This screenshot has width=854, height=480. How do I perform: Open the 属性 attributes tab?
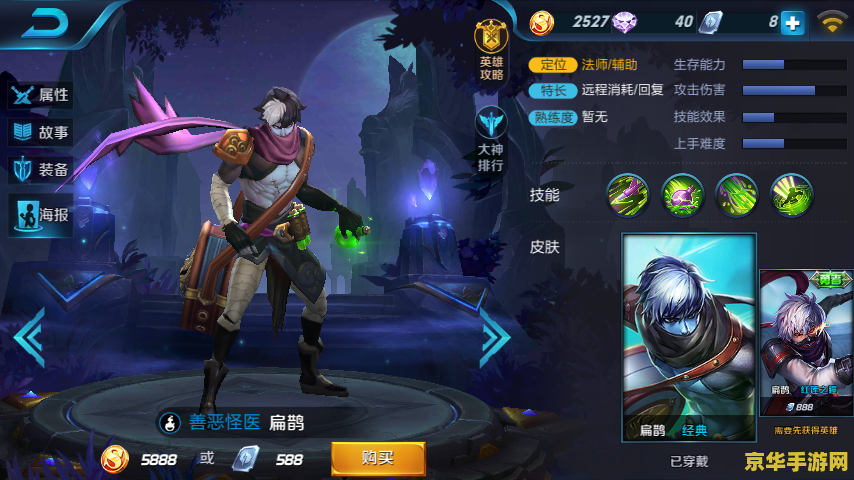pyautogui.click(x=41, y=95)
